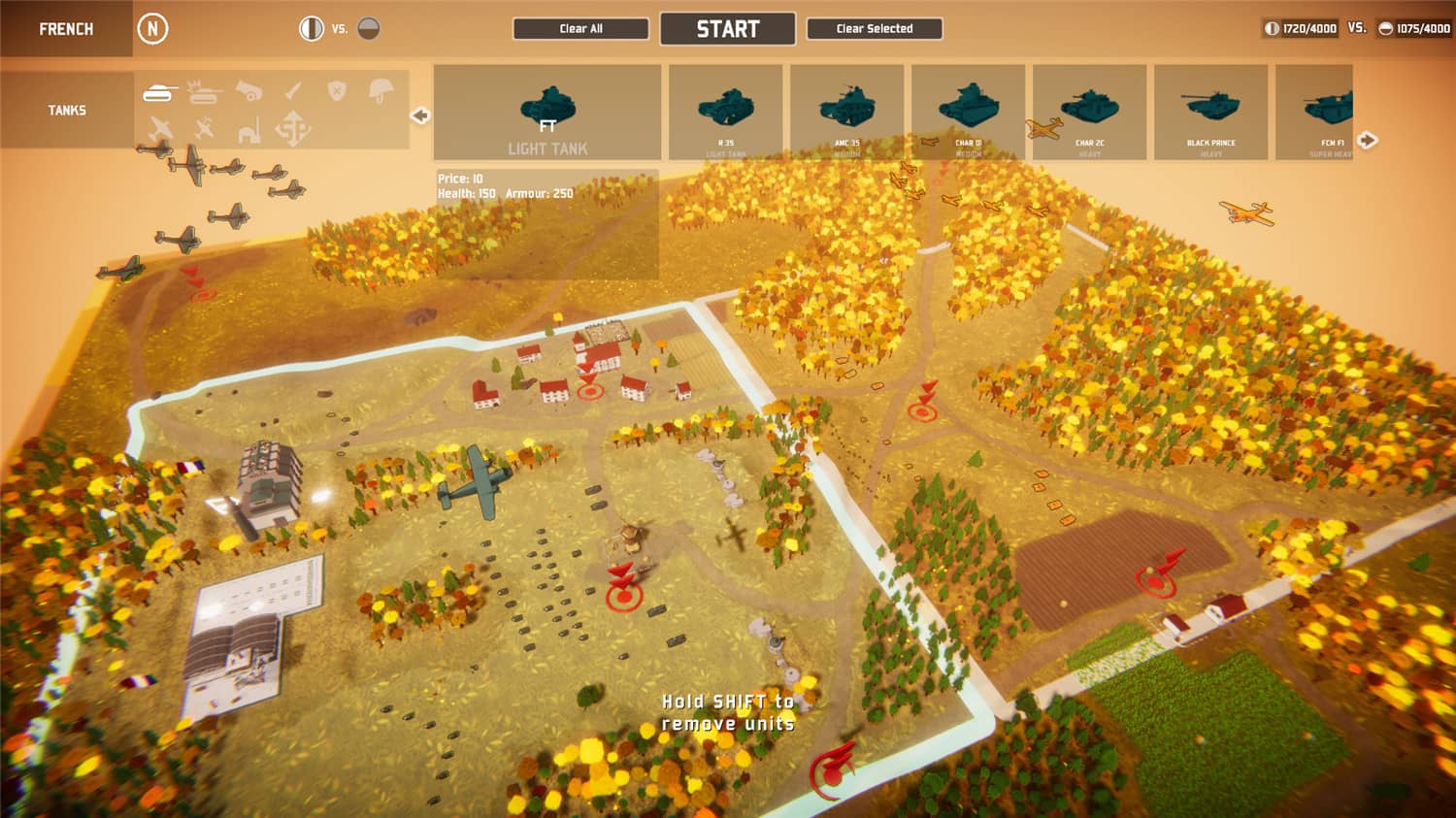Open the shield defense unit category
The width and height of the screenshot is (1456, 818).
[x=337, y=90]
